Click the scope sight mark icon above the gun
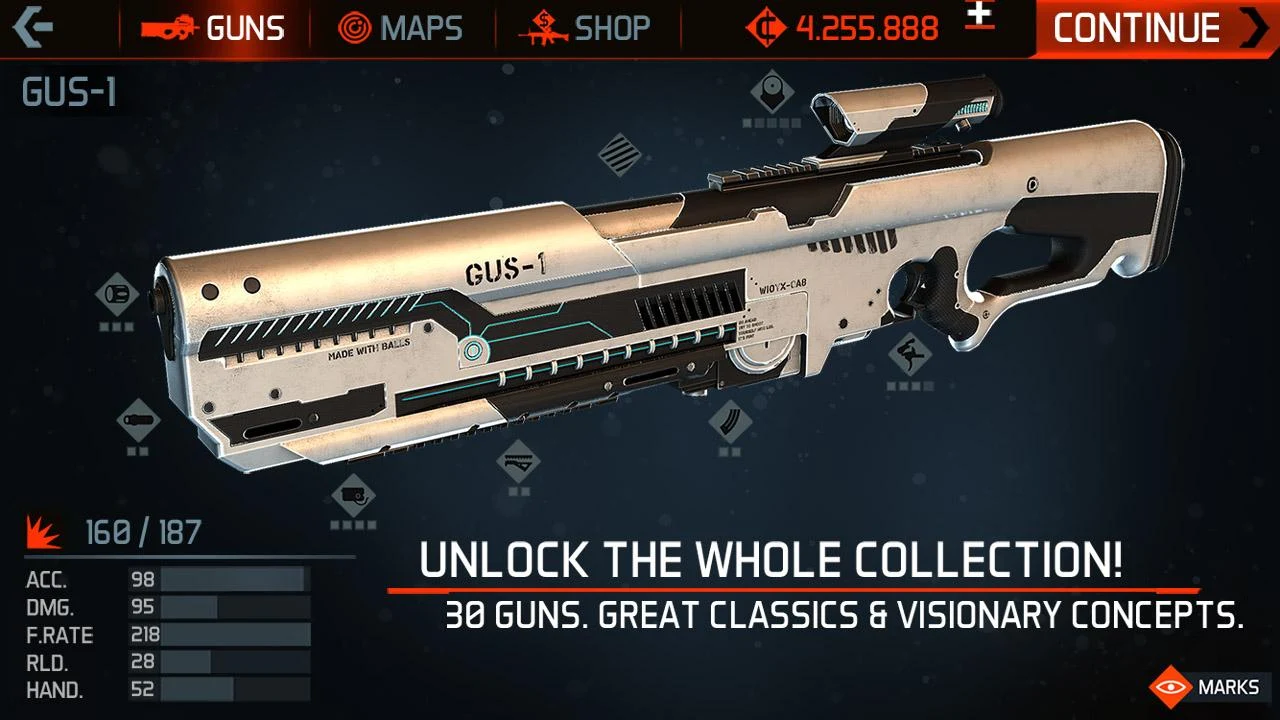Viewport: 1280px width, 720px height. (x=770, y=92)
